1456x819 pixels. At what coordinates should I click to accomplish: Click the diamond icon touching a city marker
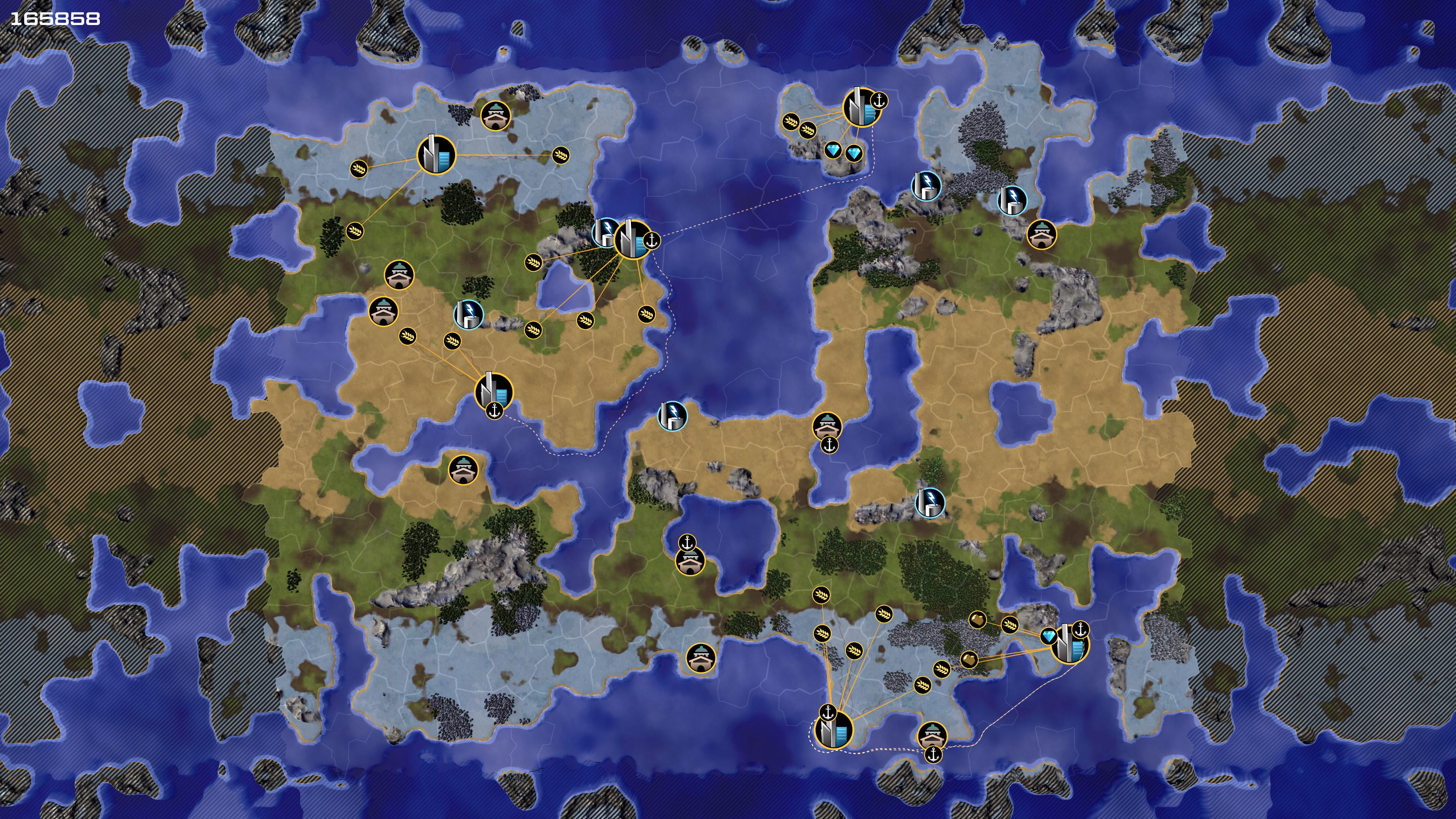pos(1048,637)
